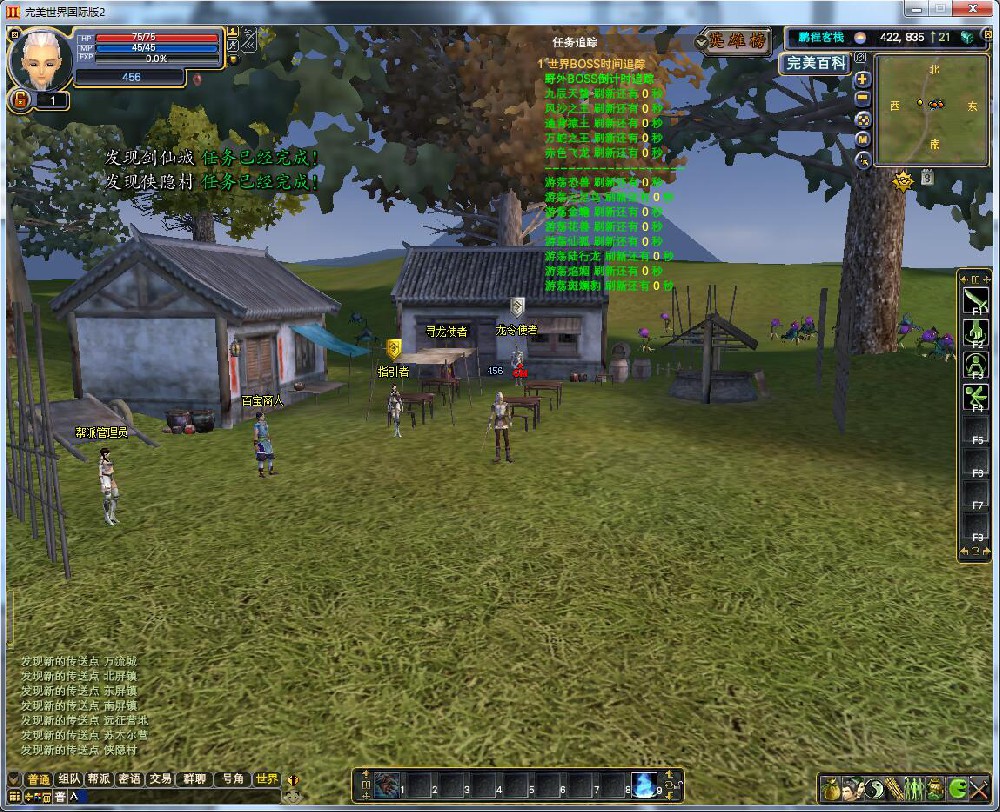Open the 完美百科 encyclopedia
The image size is (1000, 812).
click(815, 63)
